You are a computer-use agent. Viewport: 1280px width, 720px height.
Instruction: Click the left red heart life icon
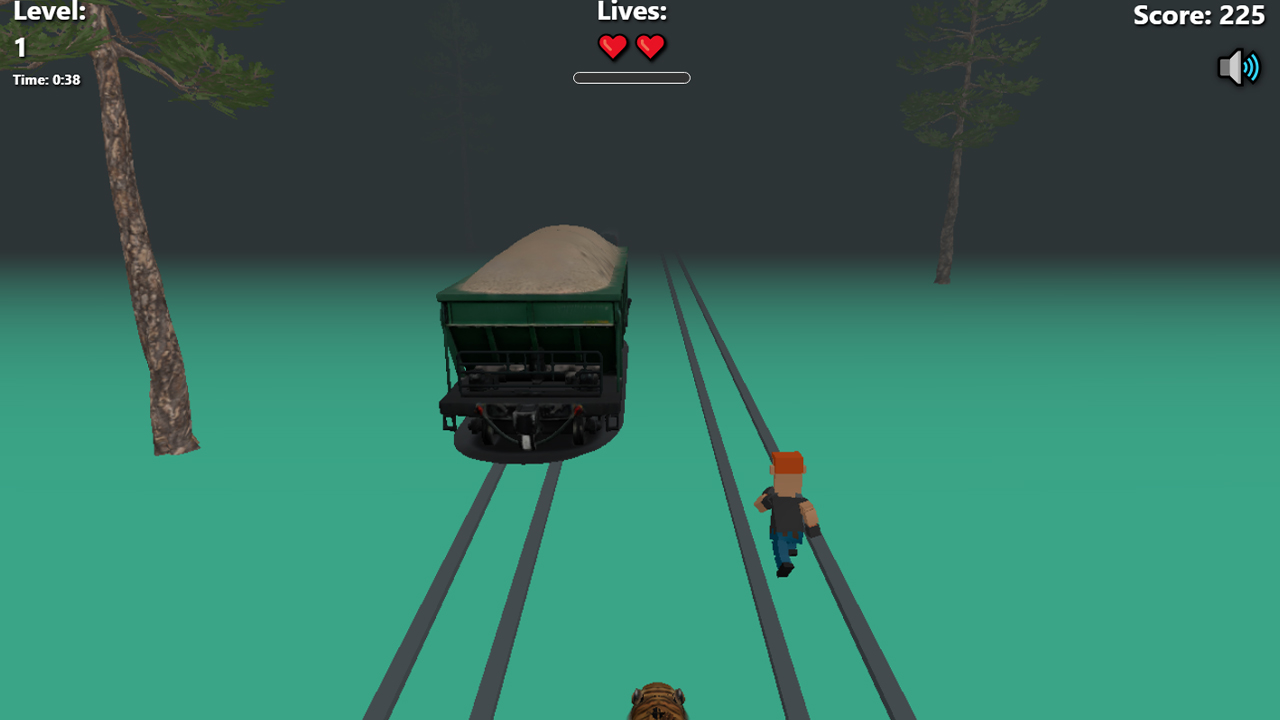point(613,46)
